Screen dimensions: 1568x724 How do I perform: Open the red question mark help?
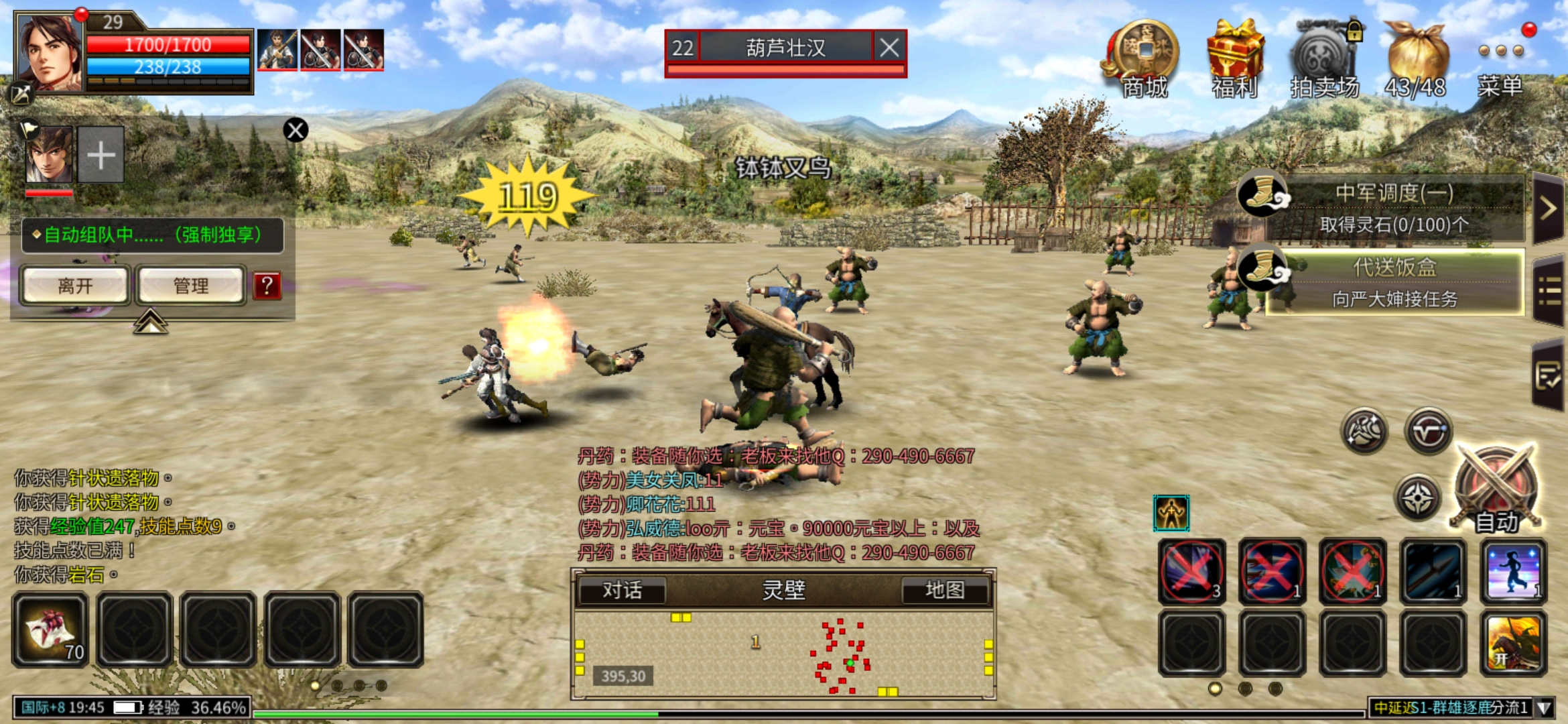coord(267,286)
